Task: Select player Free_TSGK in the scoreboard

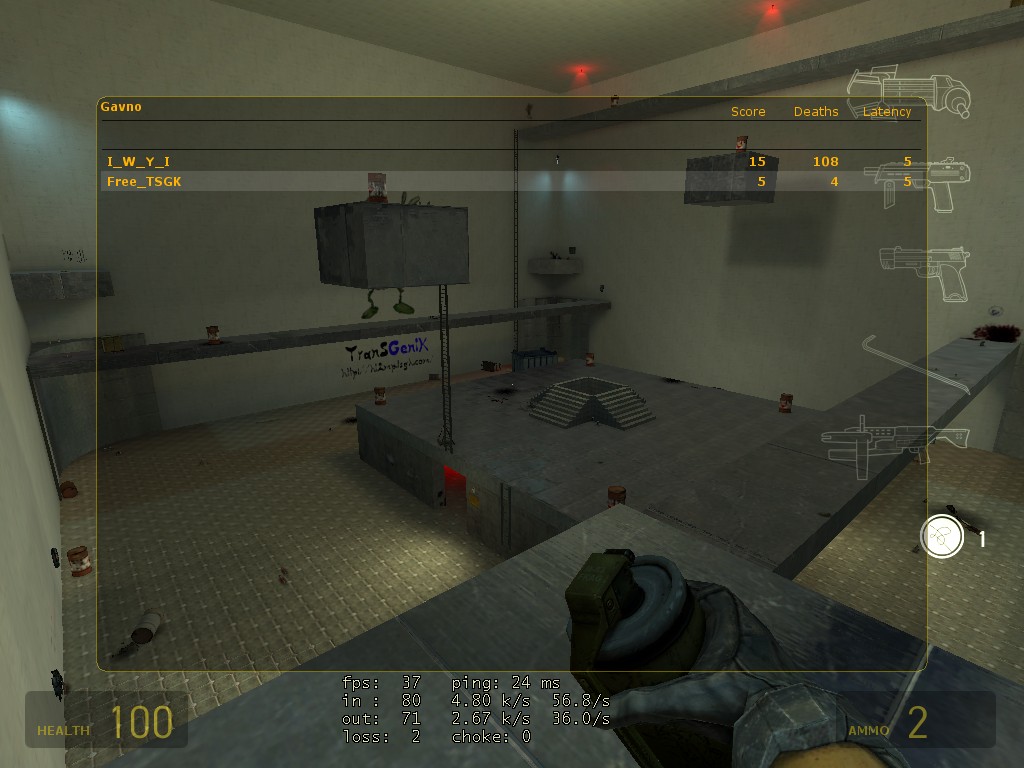Action: point(145,181)
